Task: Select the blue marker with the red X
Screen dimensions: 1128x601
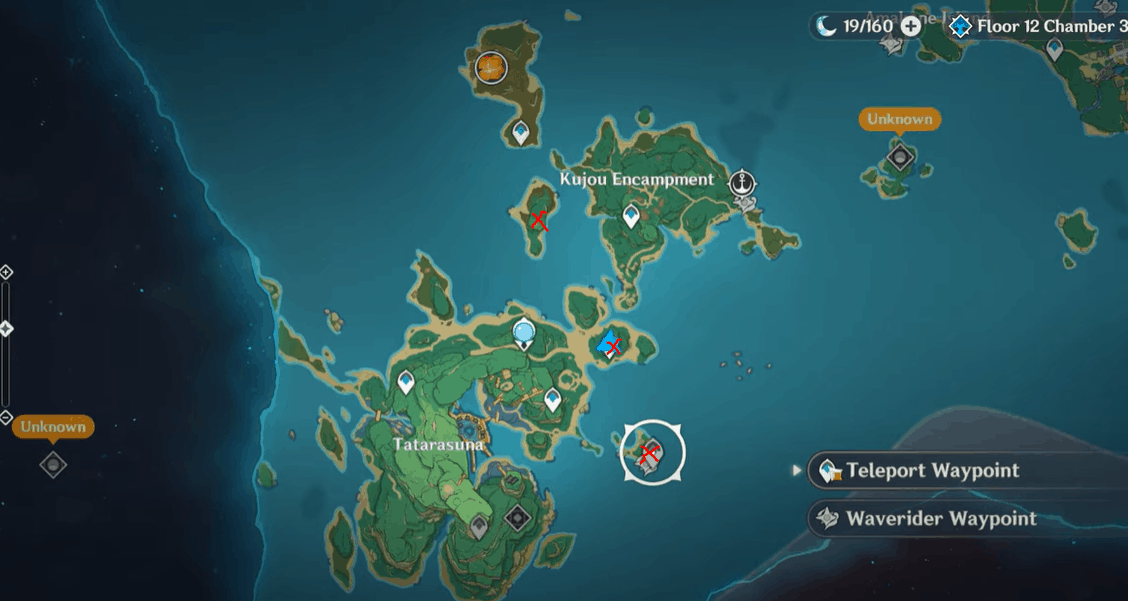Action: (x=608, y=346)
